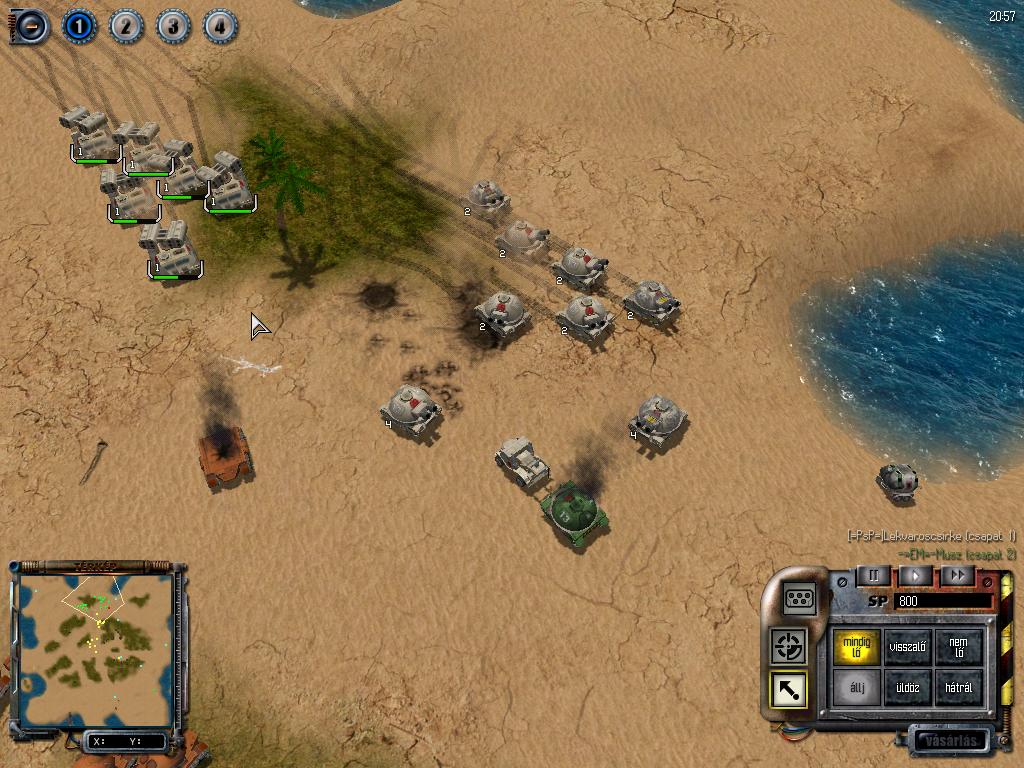Image resolution: width=1024 pixels, height=768 pixels.
Task: Select the arrow movement icon
Action: pyautogui.click(x=789, y=689)
